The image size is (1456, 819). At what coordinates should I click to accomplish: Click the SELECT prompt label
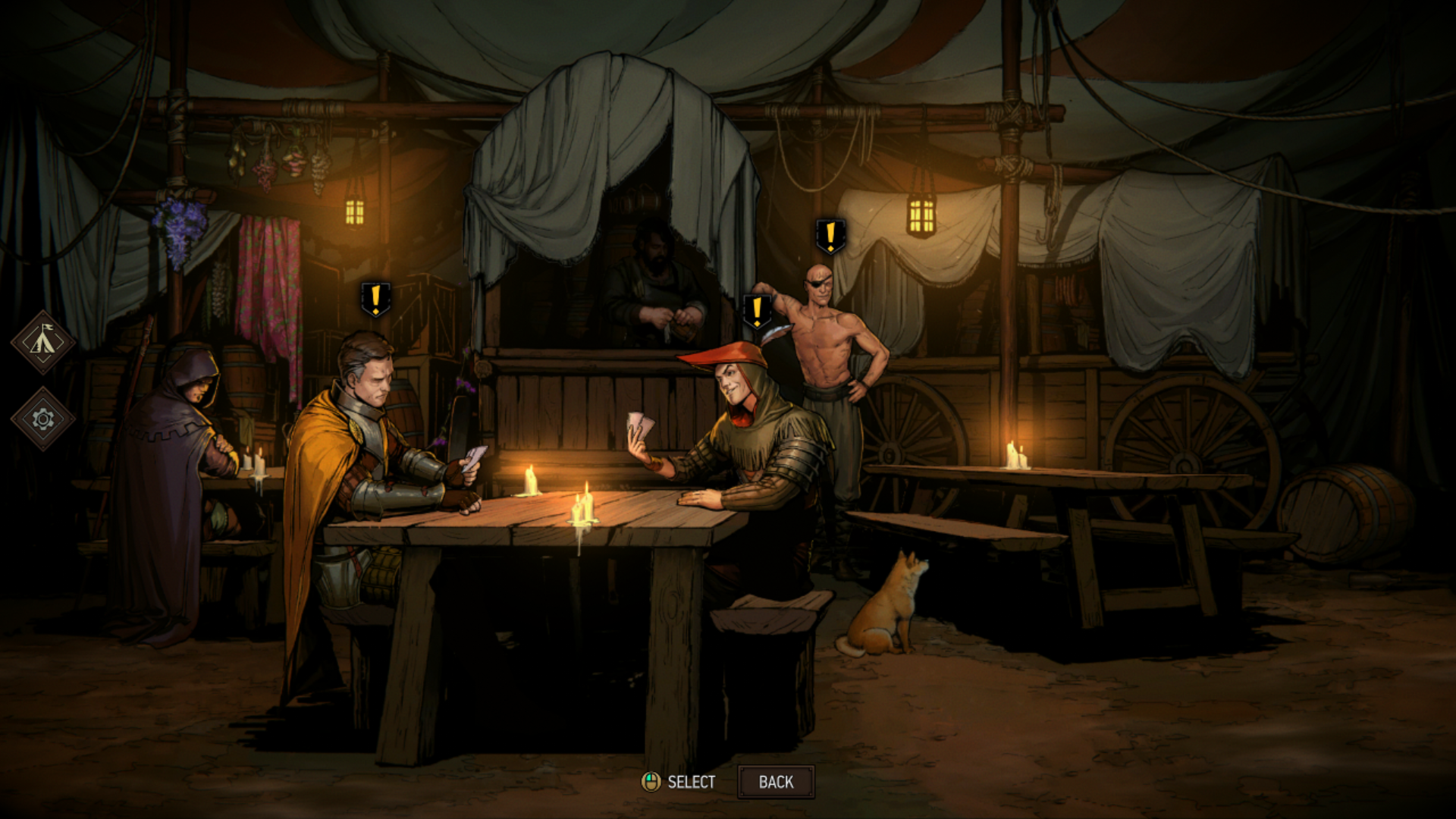pos(692,782)
